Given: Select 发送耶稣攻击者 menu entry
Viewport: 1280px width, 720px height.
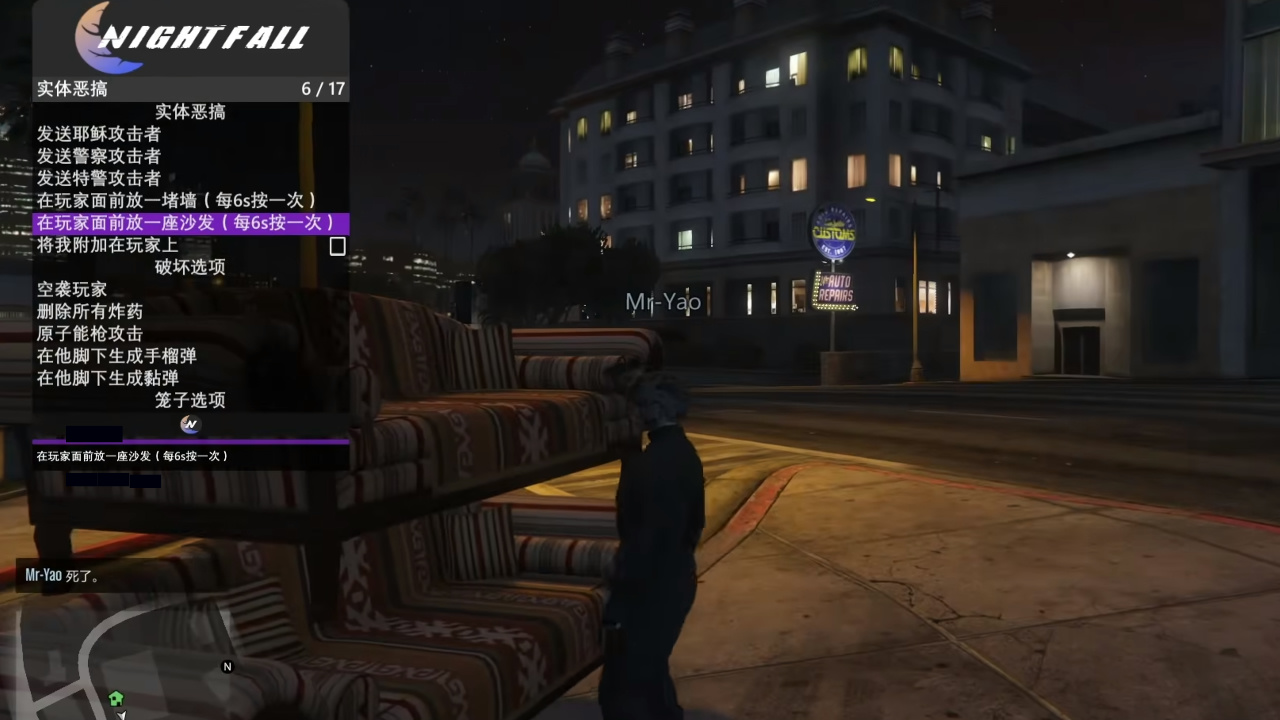Looking at the screenshot, I should click(x=99, y=134).
